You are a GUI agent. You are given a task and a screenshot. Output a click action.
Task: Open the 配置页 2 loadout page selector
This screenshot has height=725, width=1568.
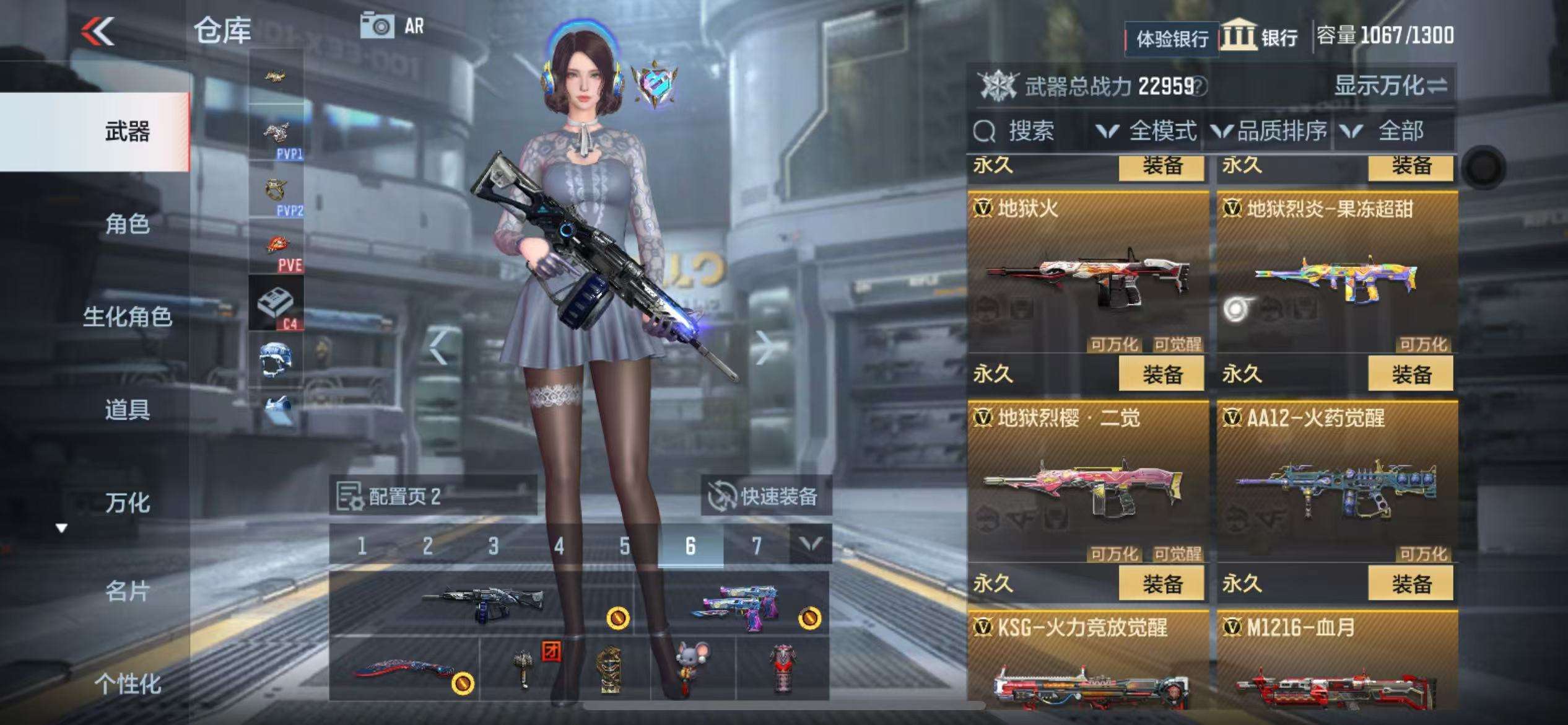pos(432,496)
